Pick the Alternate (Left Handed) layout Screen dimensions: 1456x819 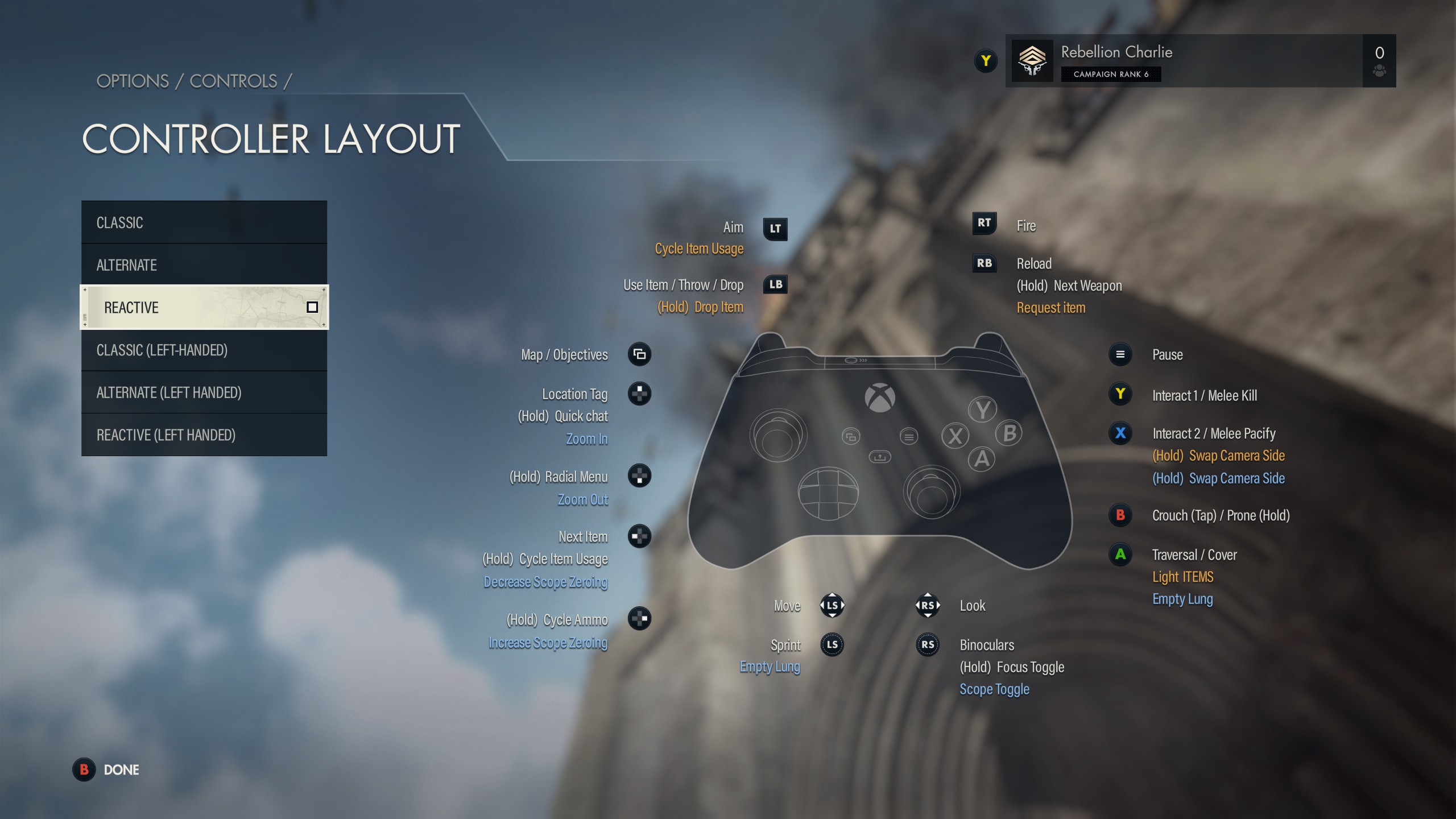coord(204,392)
